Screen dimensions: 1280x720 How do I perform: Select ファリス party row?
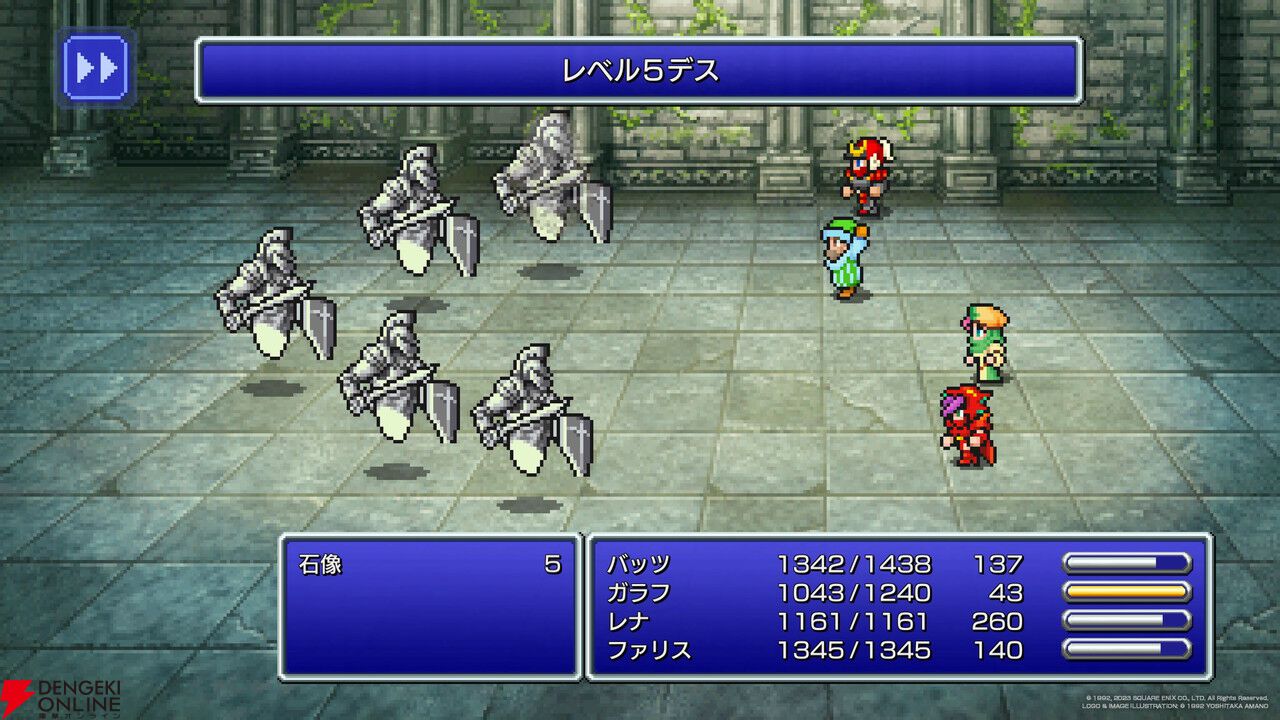[x=648, y=651]
